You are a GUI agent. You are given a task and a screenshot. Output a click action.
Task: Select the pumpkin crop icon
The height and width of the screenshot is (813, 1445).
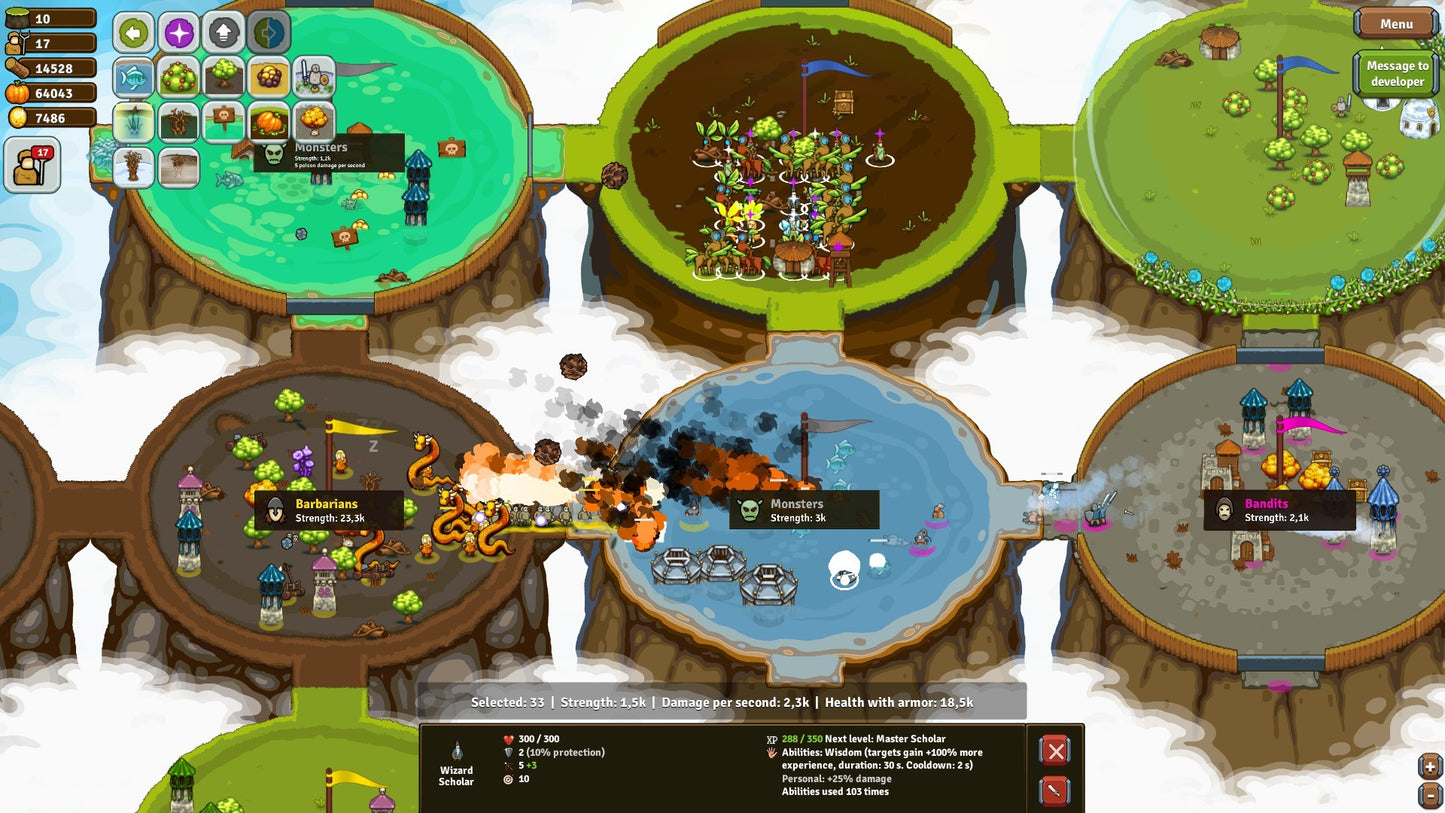(268, 121)
